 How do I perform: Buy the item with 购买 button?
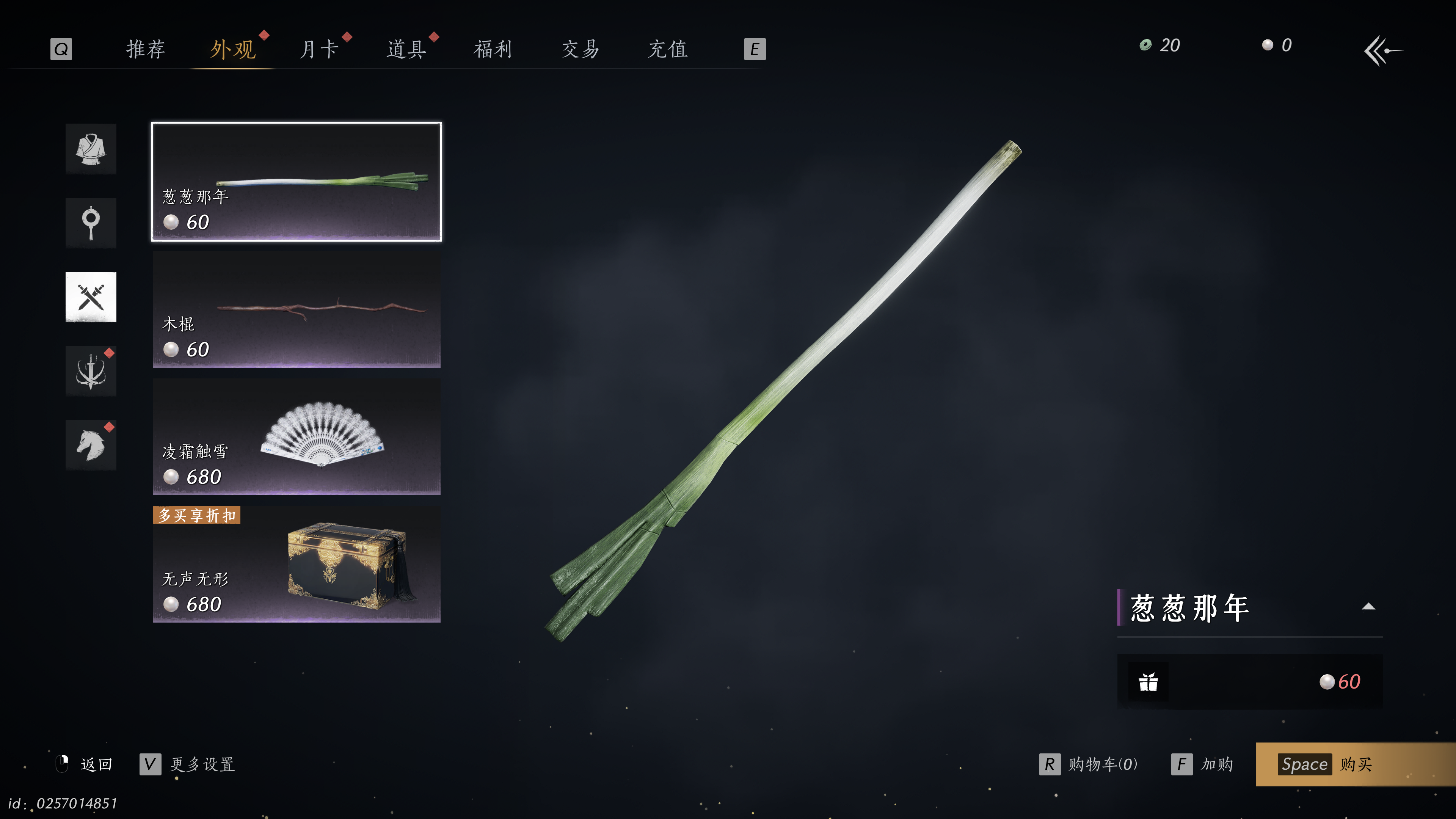click(x=1354, y=764)
